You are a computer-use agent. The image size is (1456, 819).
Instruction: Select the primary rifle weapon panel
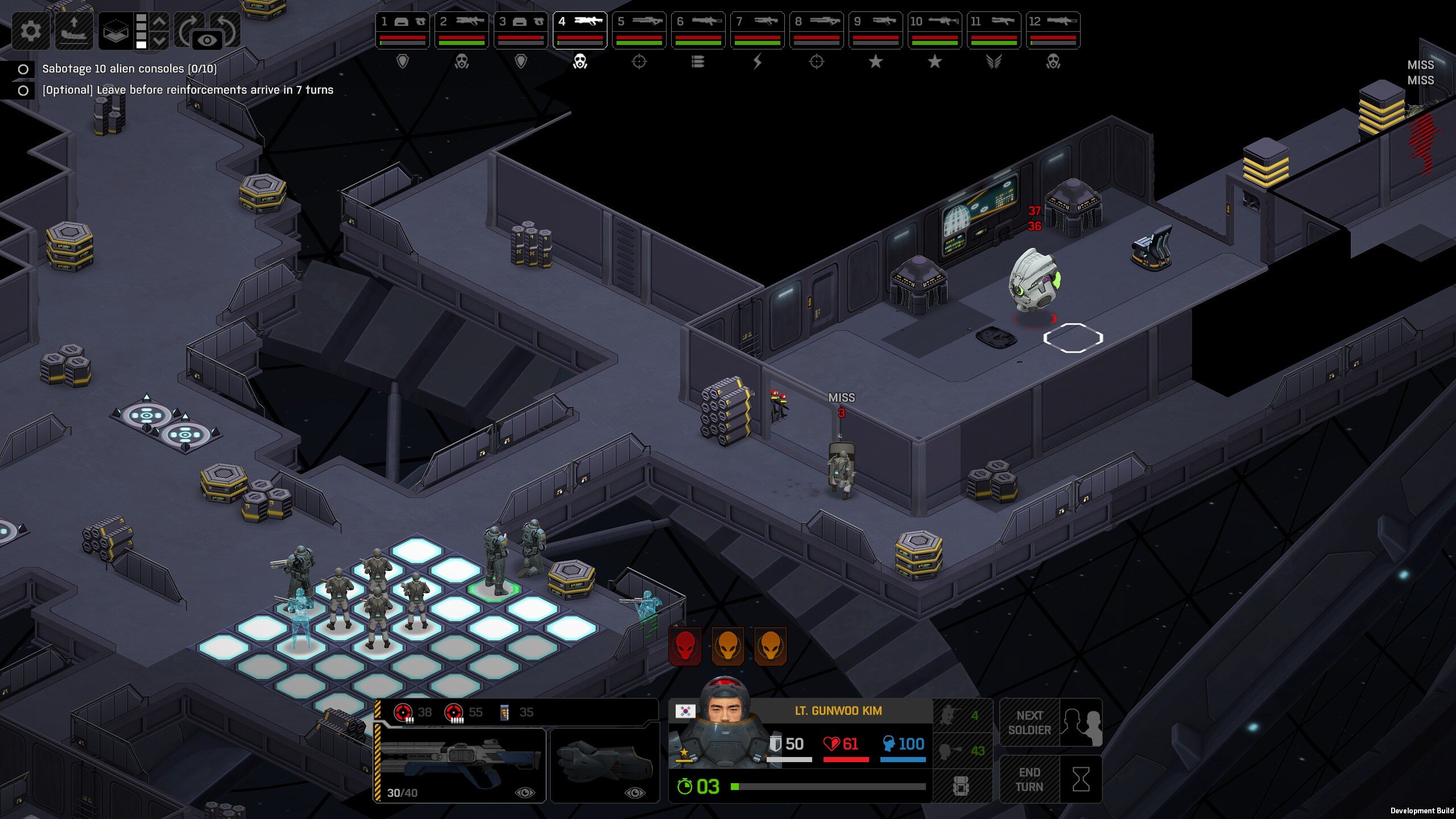coord(461,765)
